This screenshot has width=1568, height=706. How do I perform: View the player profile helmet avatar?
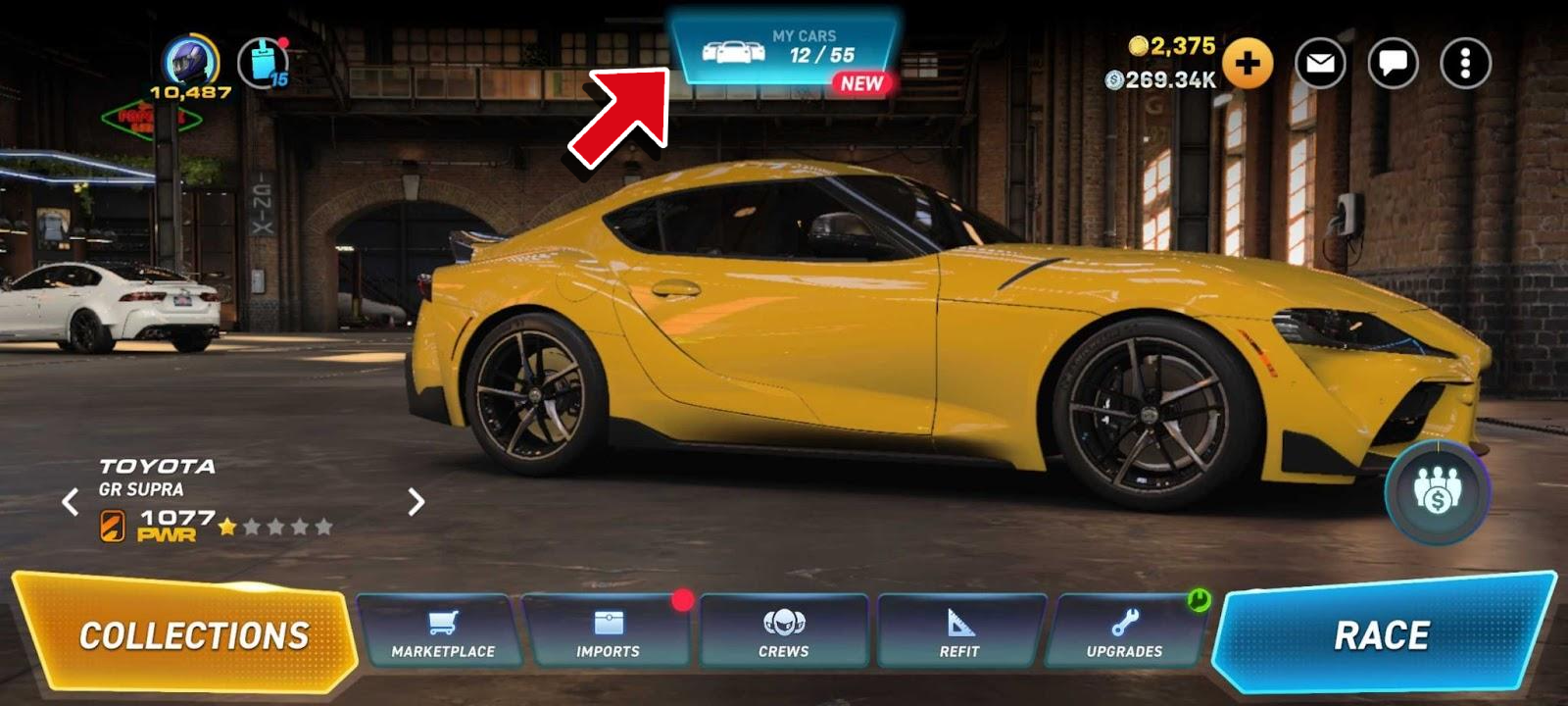pyautogui.click(x=189, y=61)
